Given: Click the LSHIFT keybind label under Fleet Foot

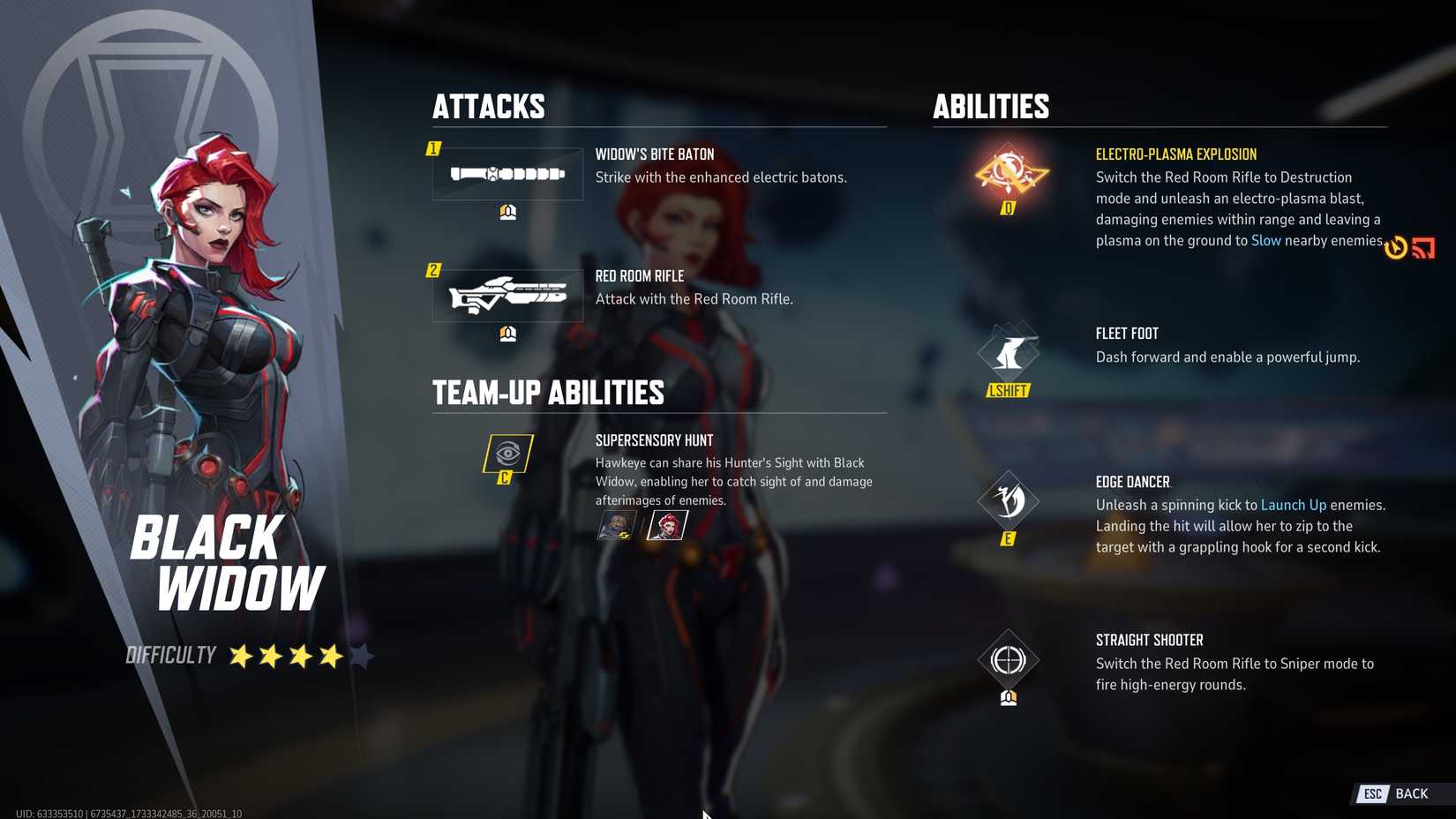Looking at the screenshot, I should (x=1007, y=389).
